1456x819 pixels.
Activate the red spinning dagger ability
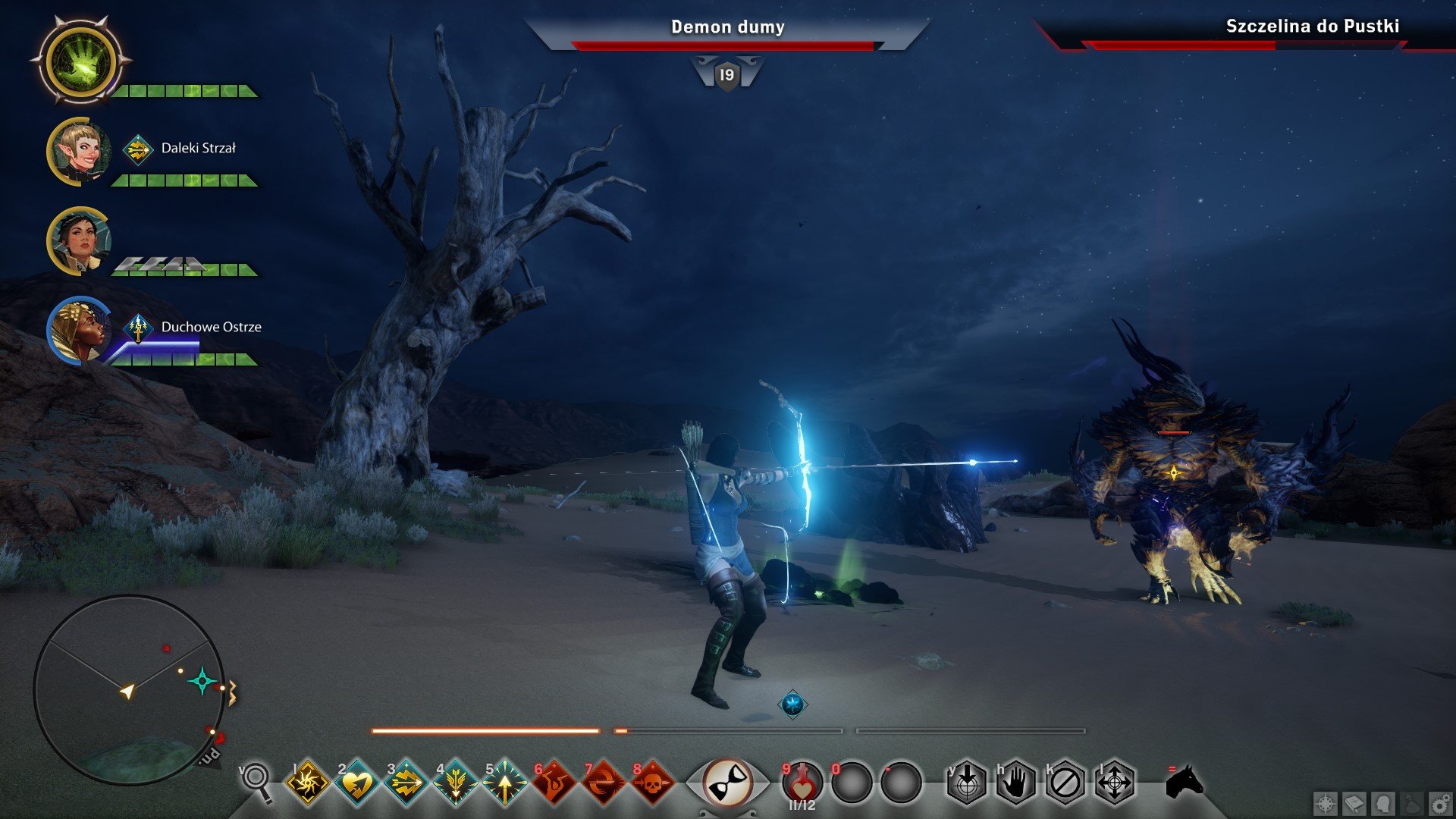(x=603, y=782)
